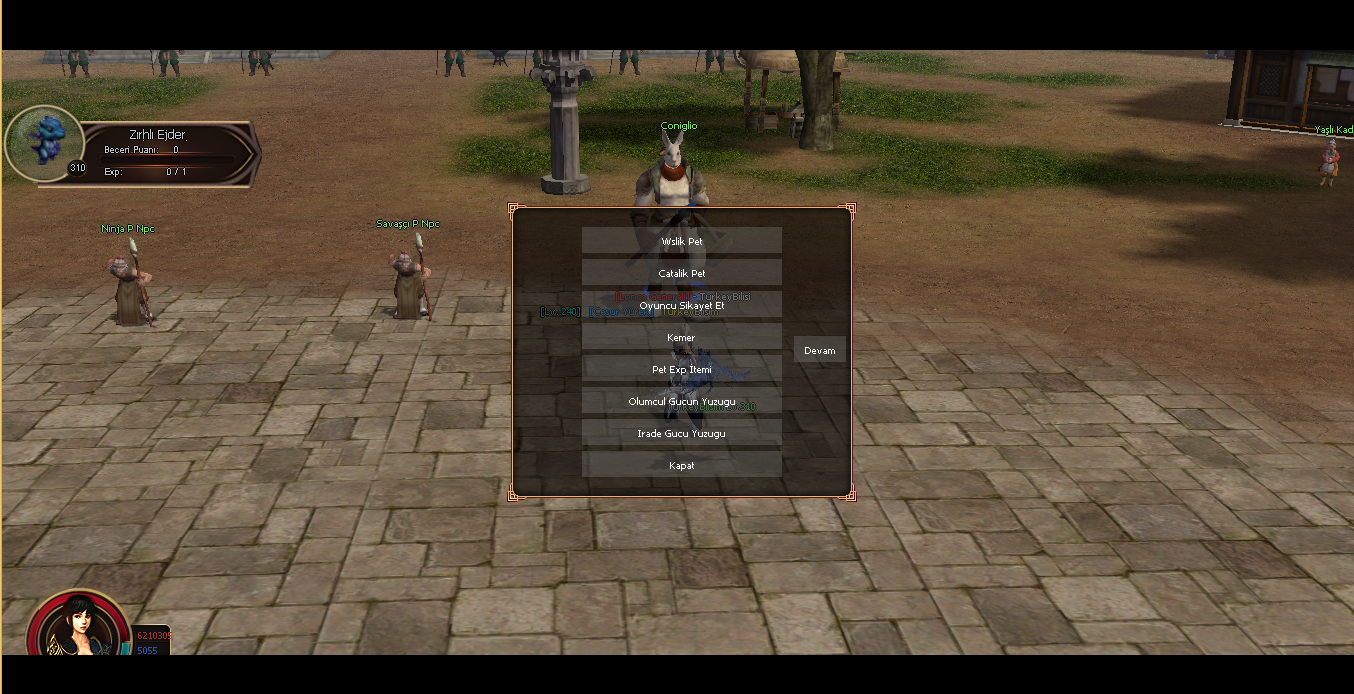Choose Olumcul Gucun Yuzugu

point(681,401)
